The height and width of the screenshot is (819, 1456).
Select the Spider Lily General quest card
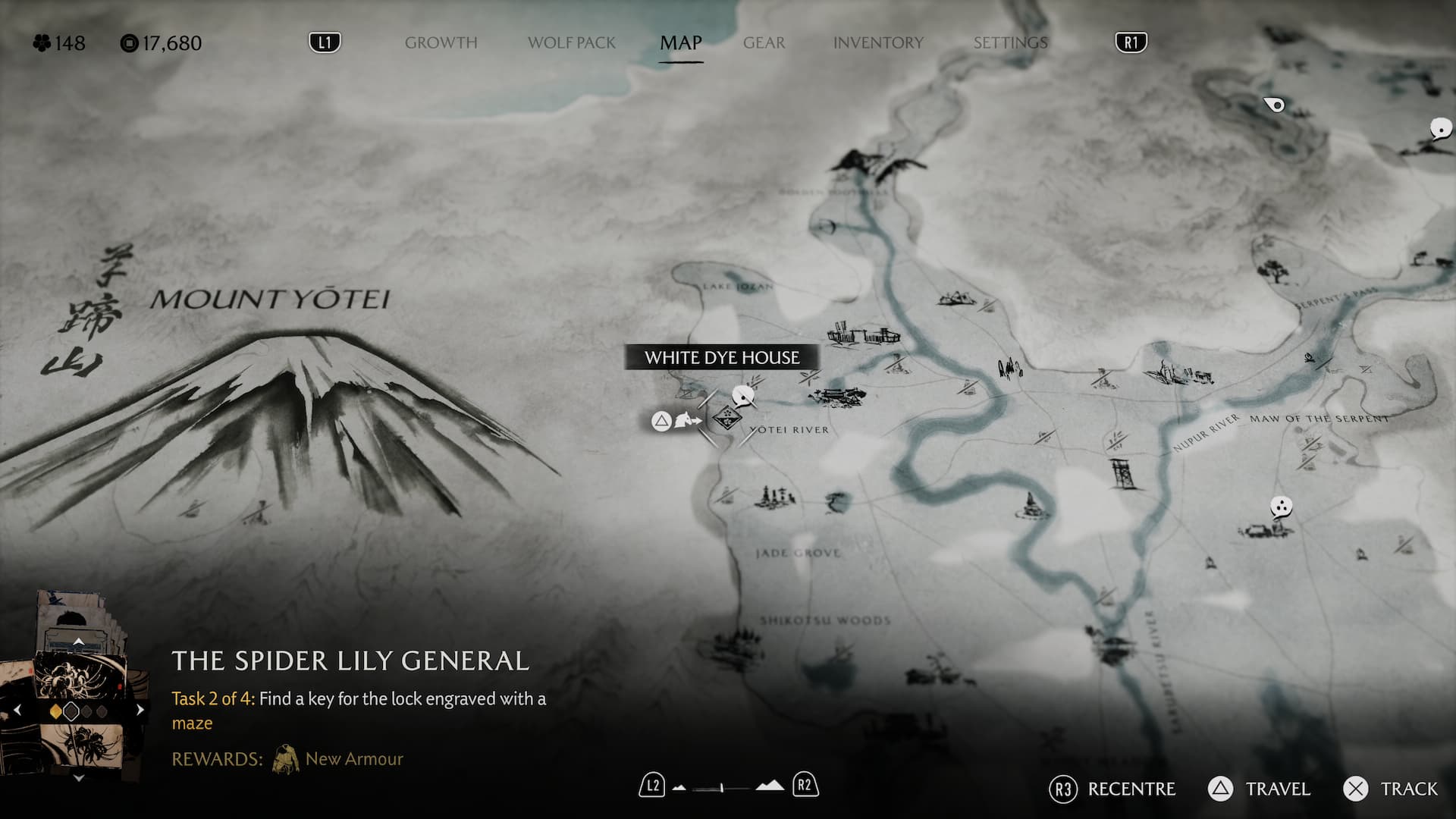78,682
